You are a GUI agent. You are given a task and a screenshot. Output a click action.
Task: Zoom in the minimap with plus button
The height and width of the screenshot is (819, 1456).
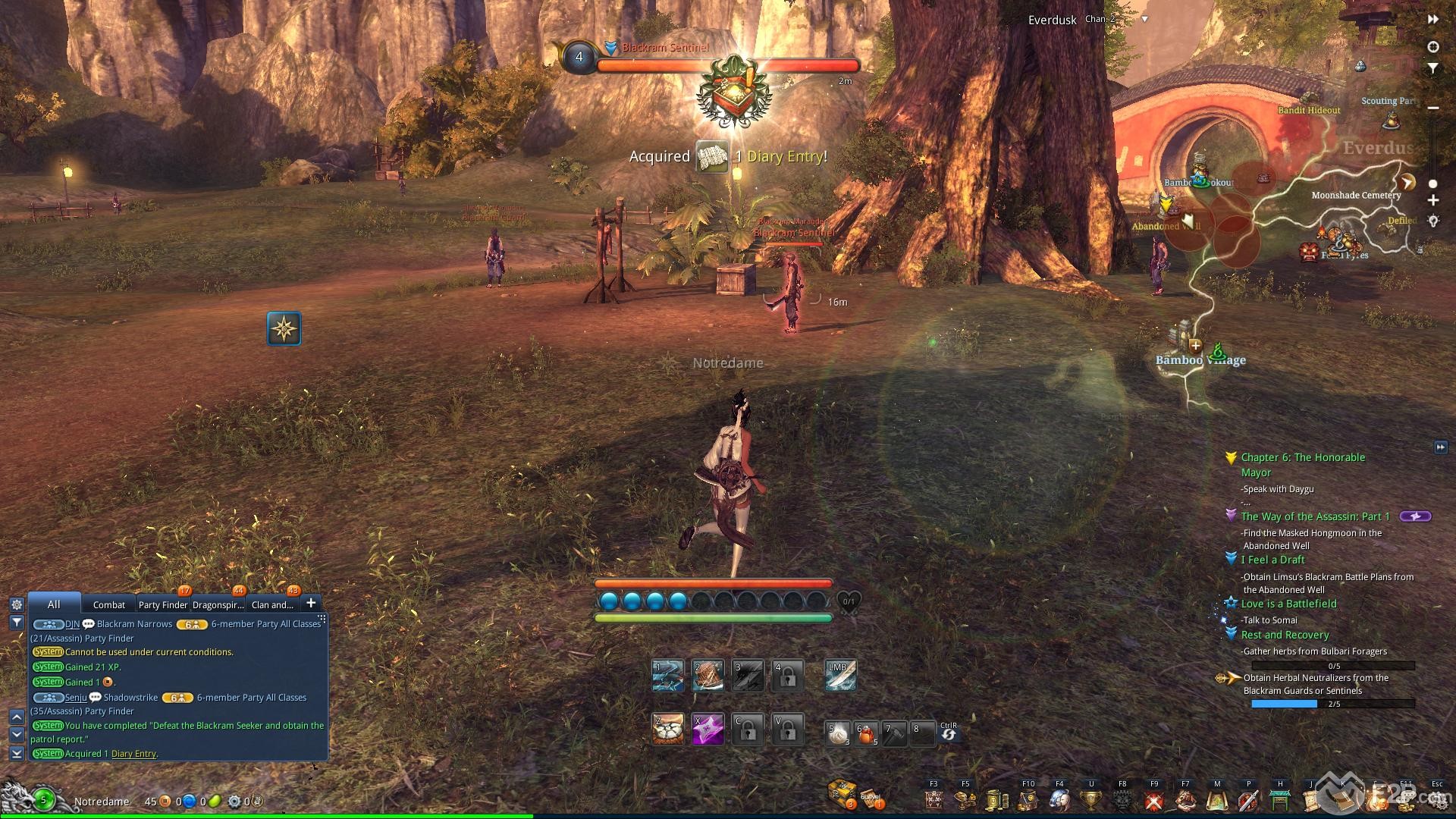[x=1432, y=201]
